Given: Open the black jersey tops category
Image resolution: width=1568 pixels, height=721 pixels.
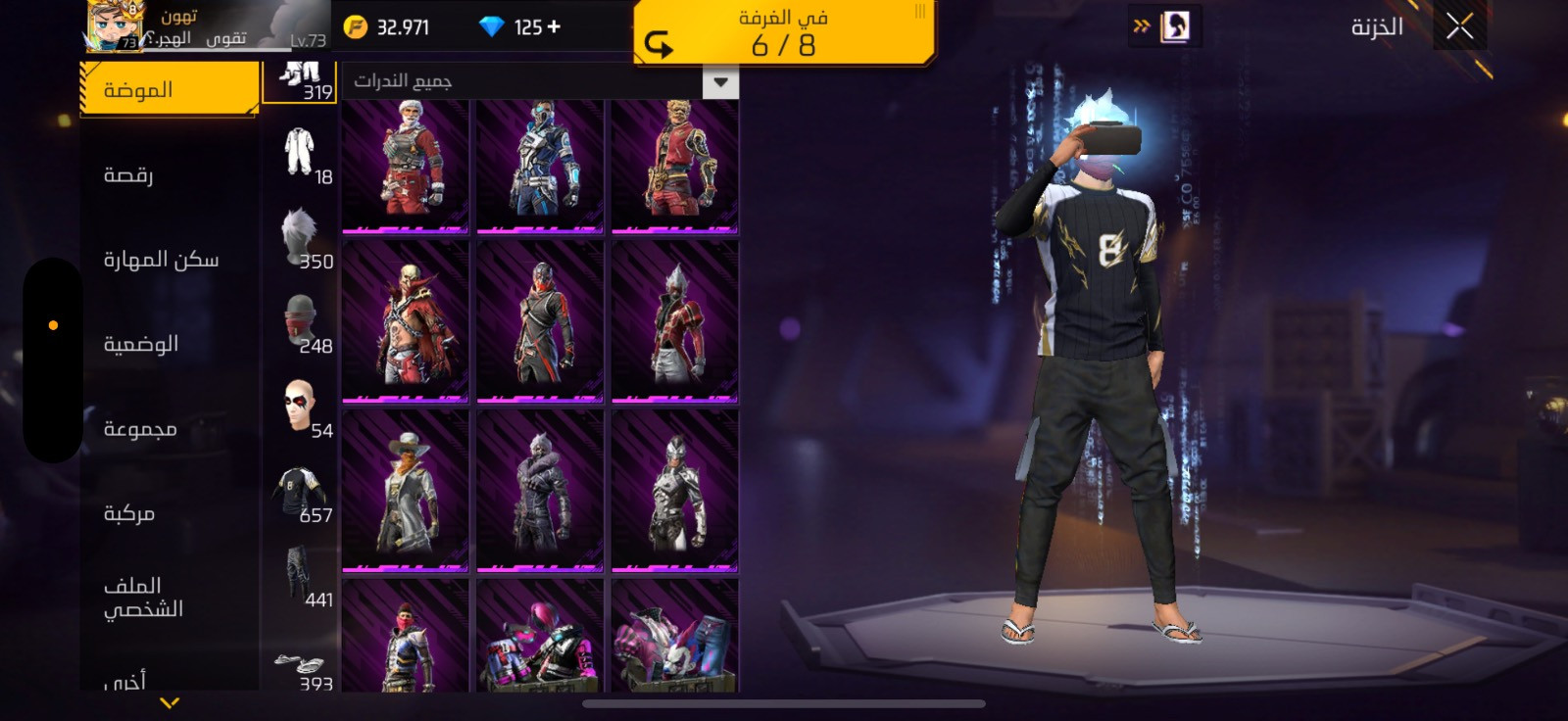Looking at the screenshot, I should coord(301,492).
